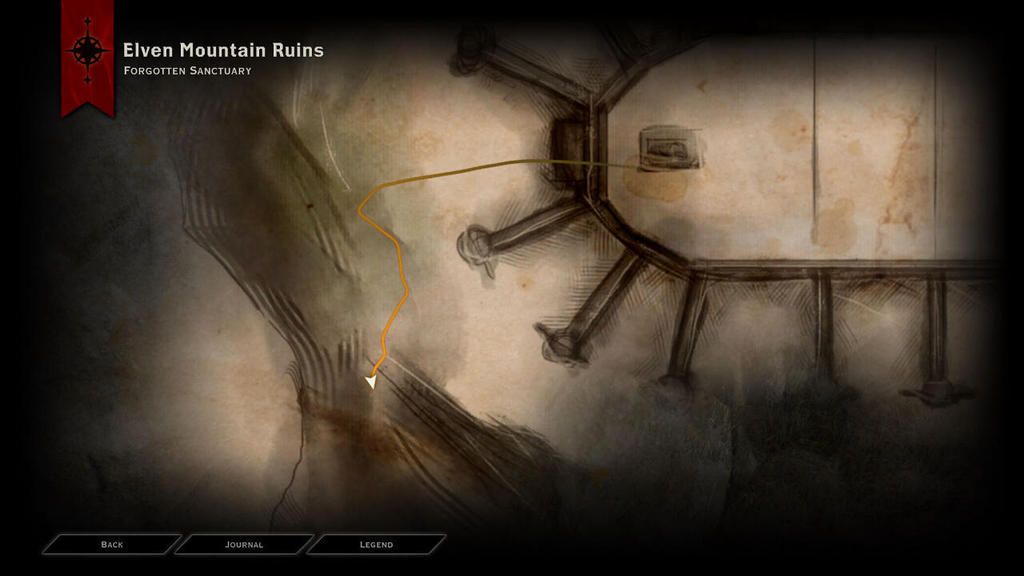This screenshot has height=576, width=1024.
Task: Go back using the Back button
Action: coord(112,544)
